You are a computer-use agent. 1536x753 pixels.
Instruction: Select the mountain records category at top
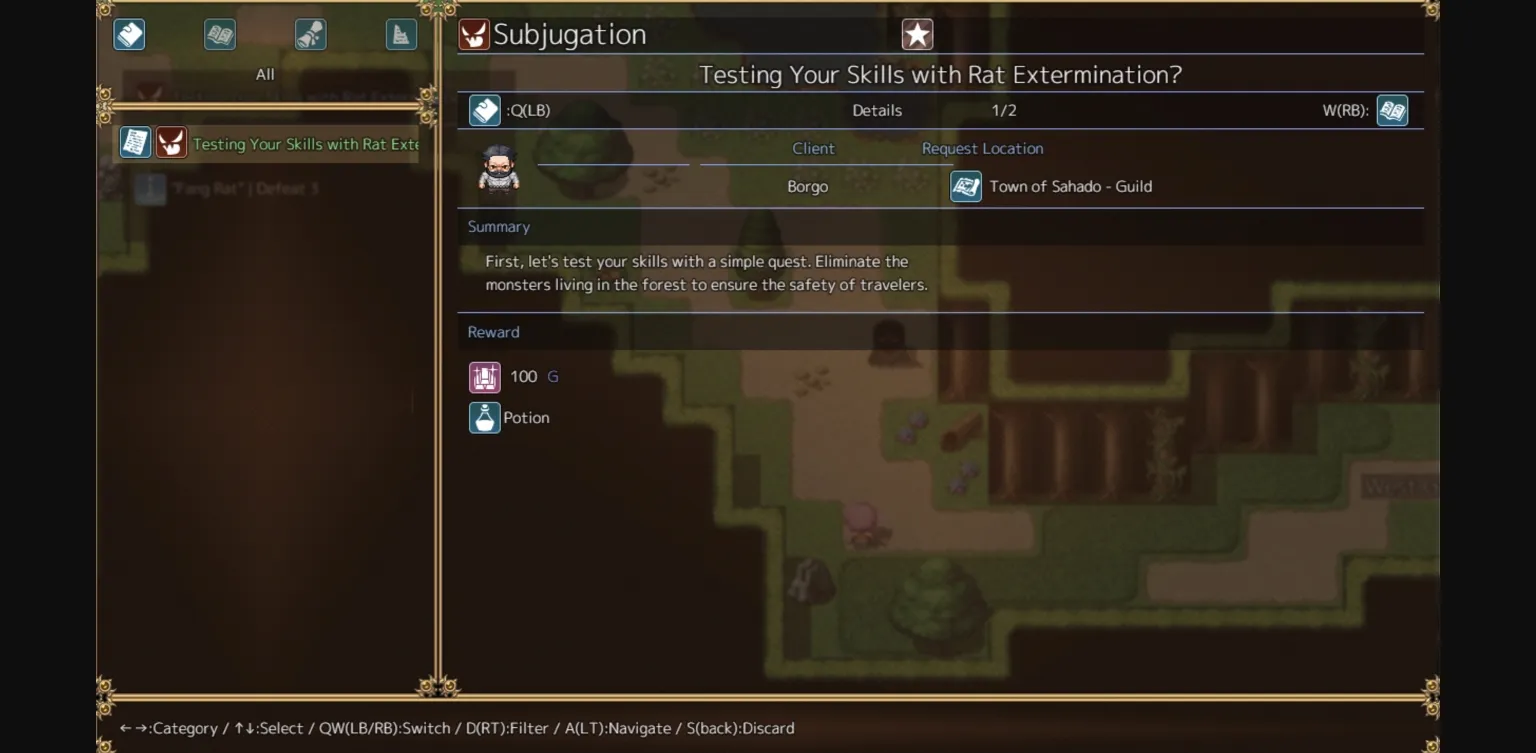399,33
